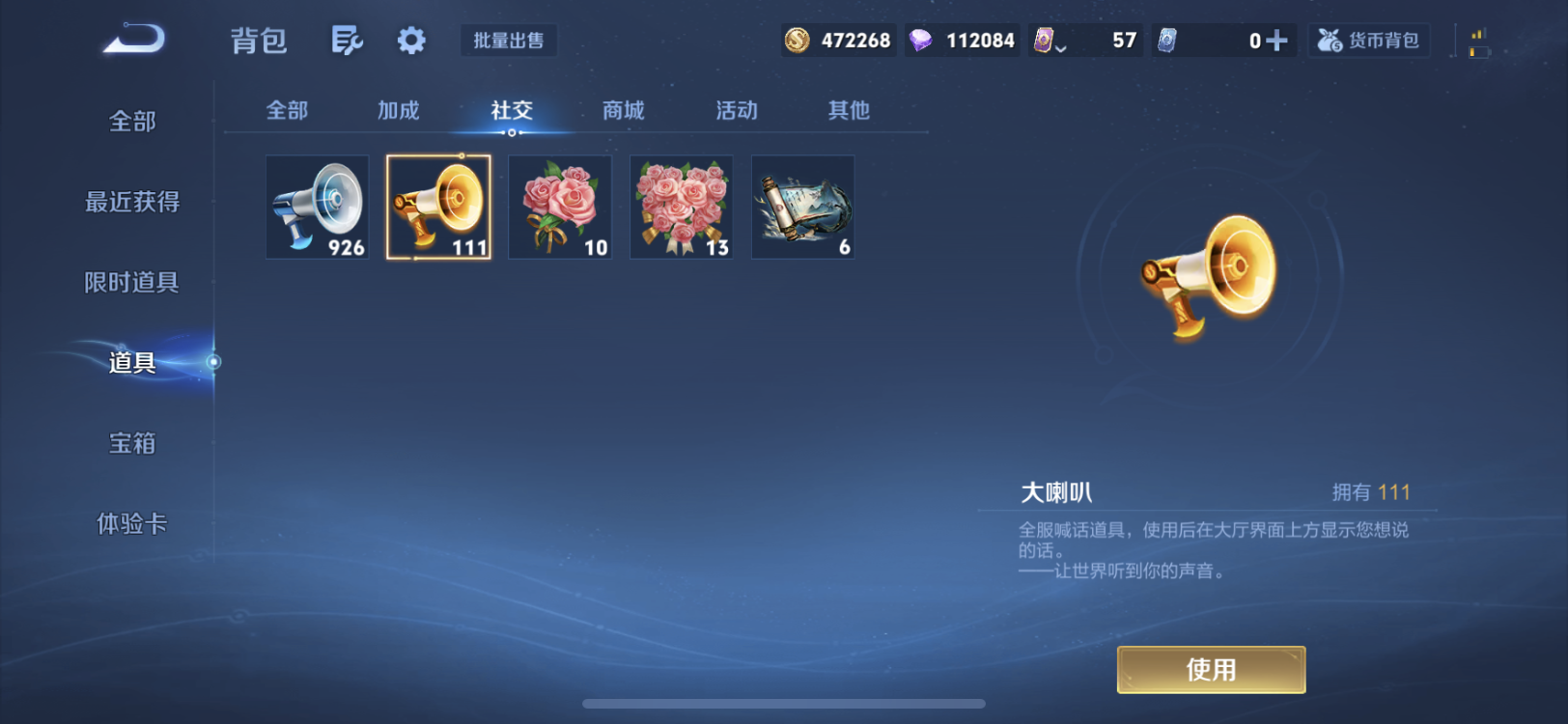Select the 宝箱 sidebar category

130,443
